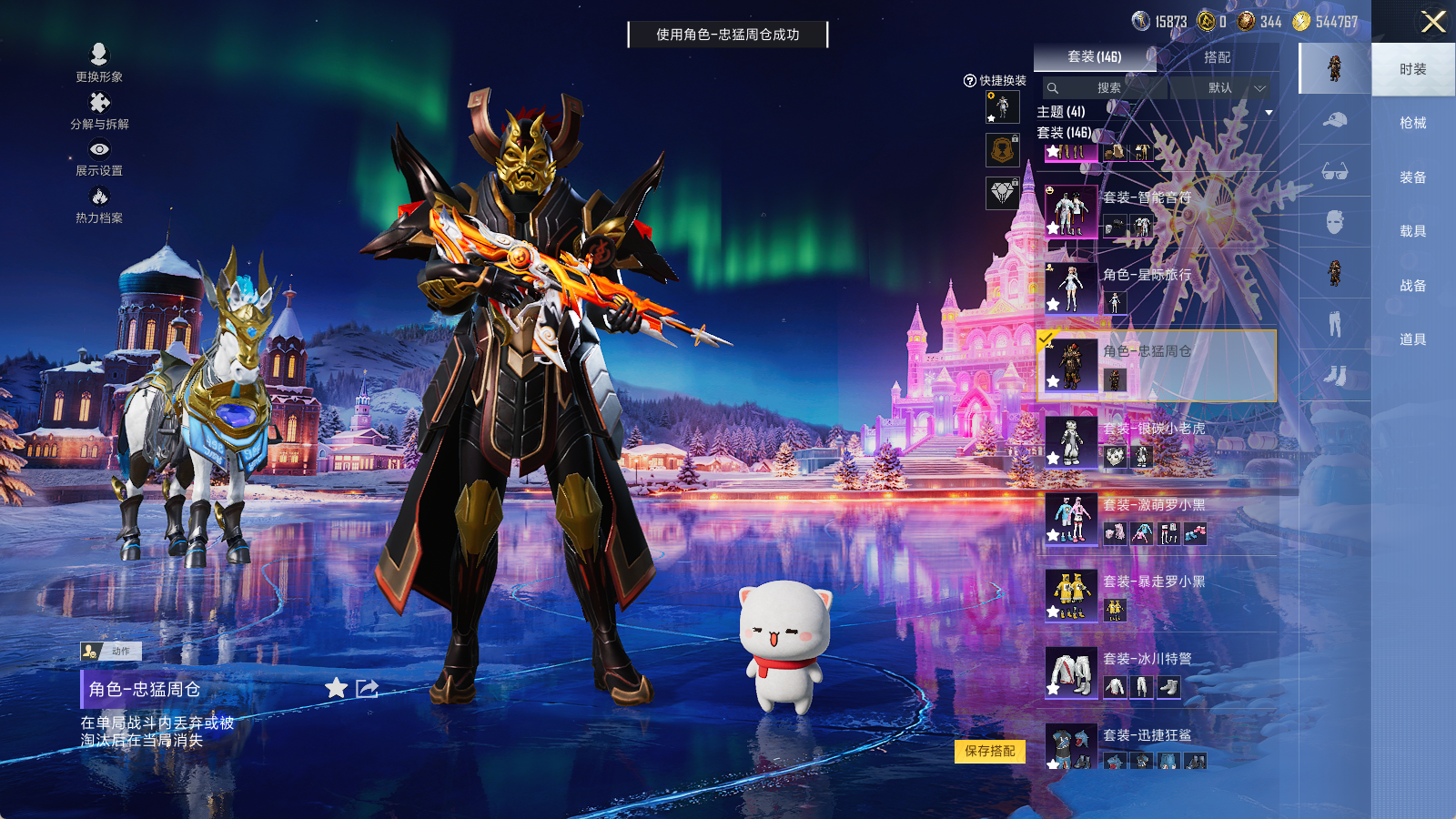Open 更换形象 (change appearance)

click(99, 63)
